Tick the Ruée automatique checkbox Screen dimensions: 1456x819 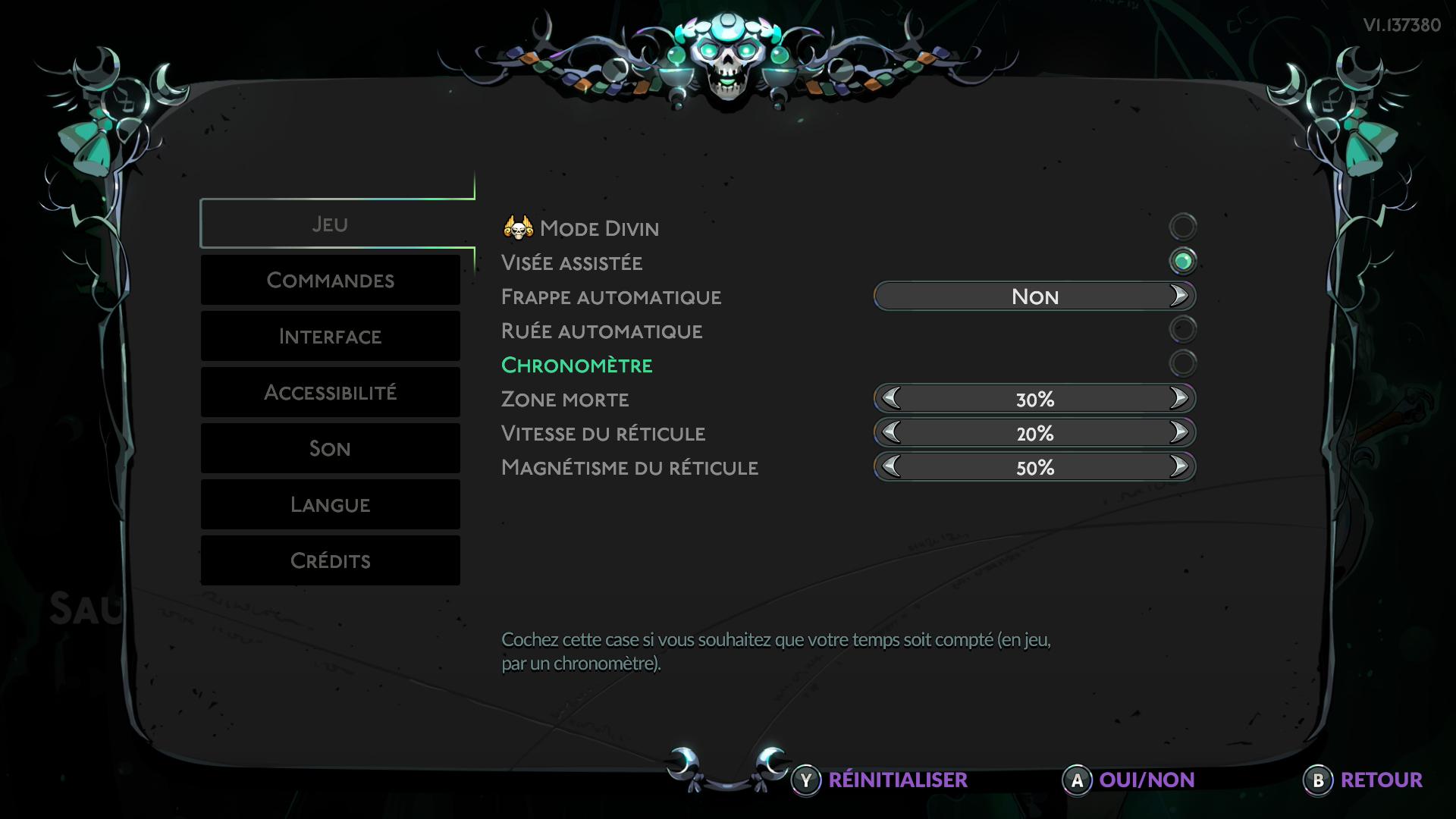point(1182,329)
